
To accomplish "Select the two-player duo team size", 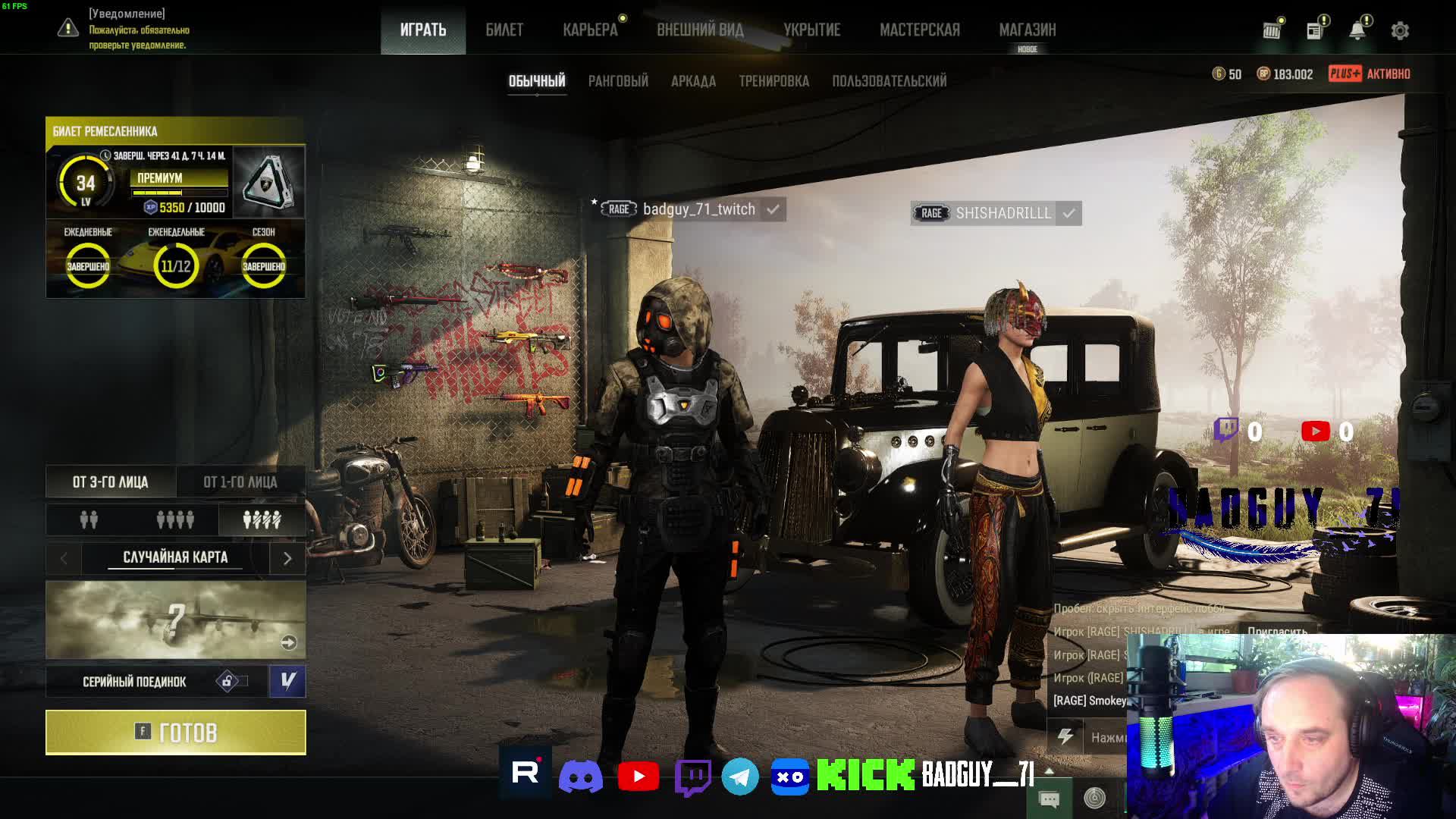I will point(89,520).
